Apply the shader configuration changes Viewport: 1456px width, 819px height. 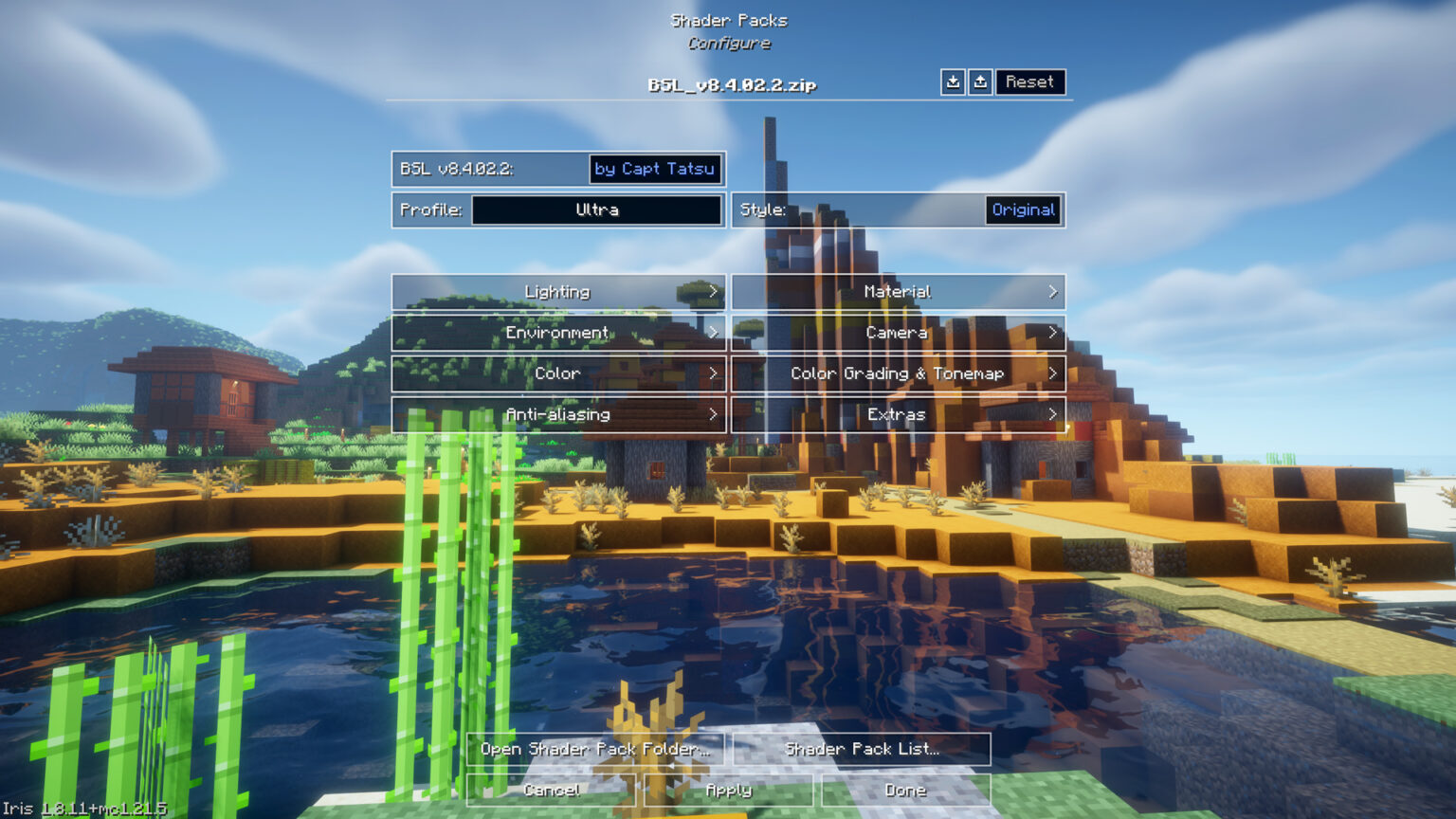[730, 790]
